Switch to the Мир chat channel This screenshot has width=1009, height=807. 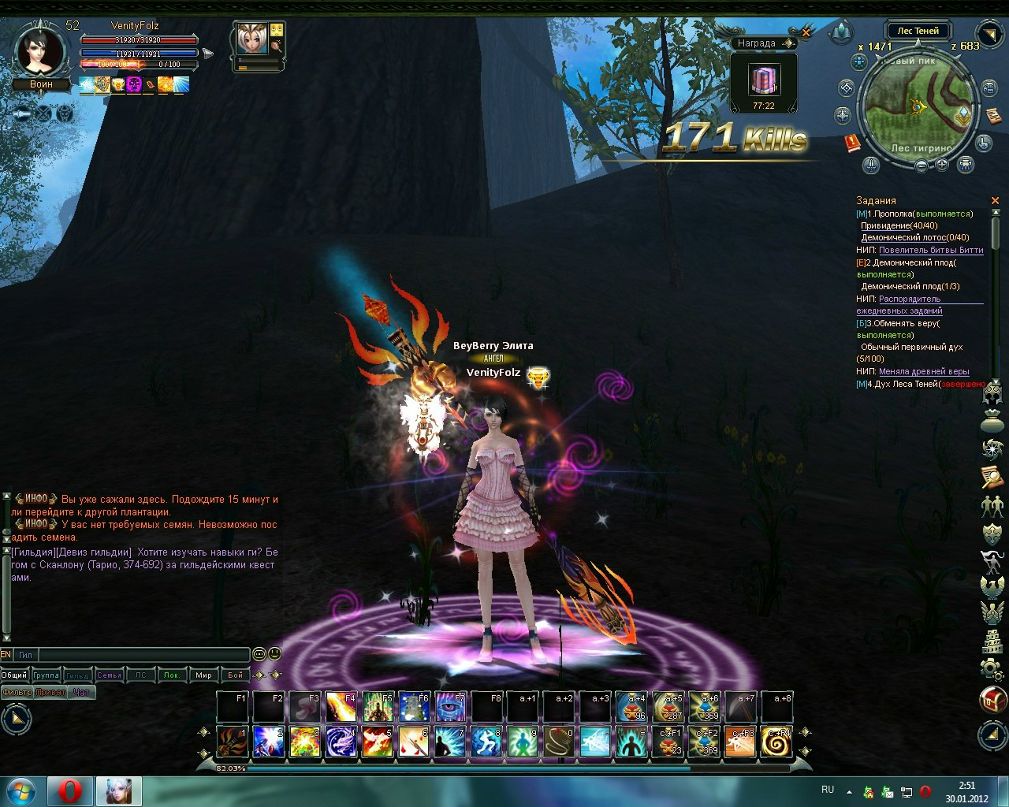(204, 675)
